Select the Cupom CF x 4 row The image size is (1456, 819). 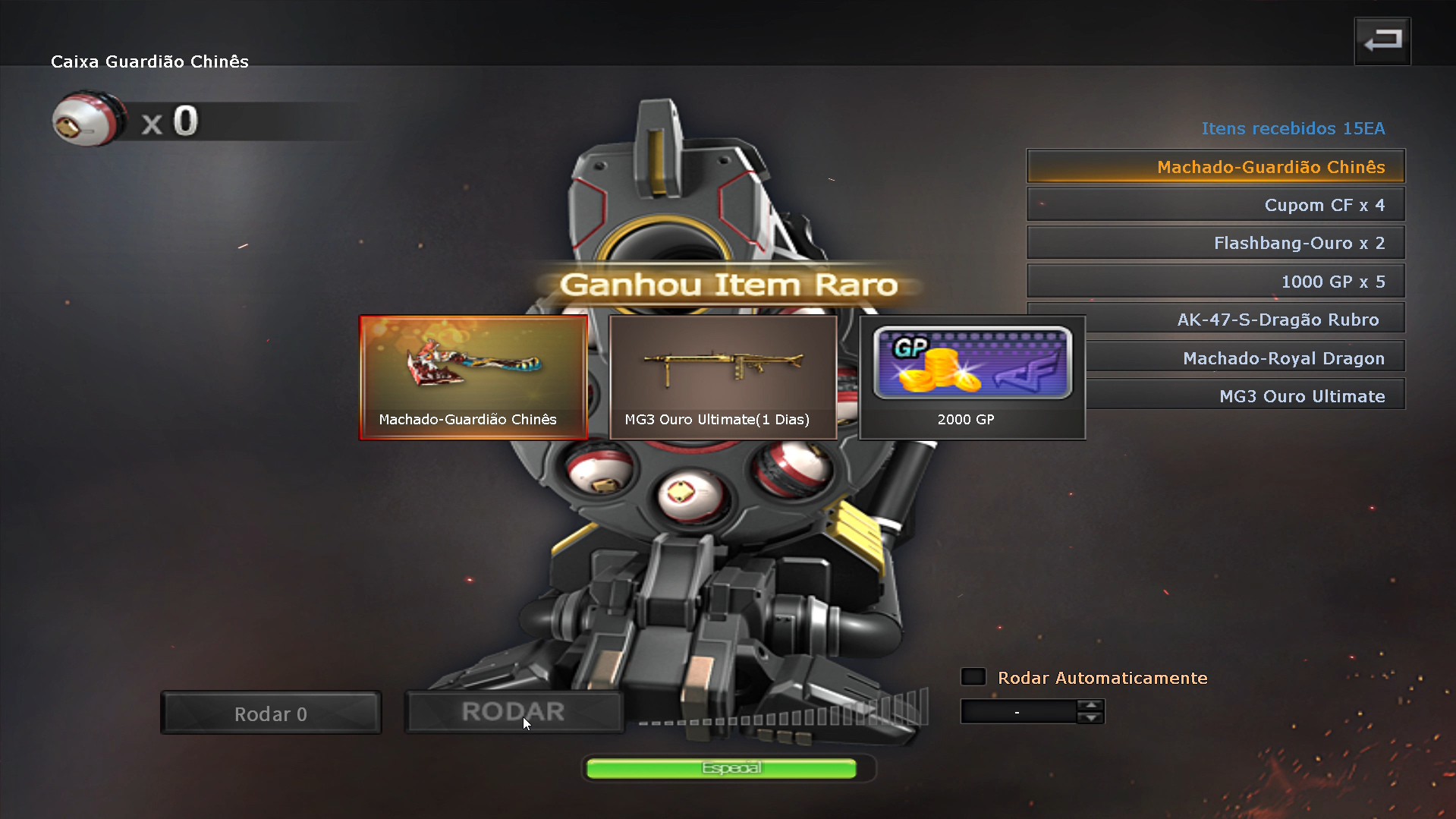[1215, 205]
